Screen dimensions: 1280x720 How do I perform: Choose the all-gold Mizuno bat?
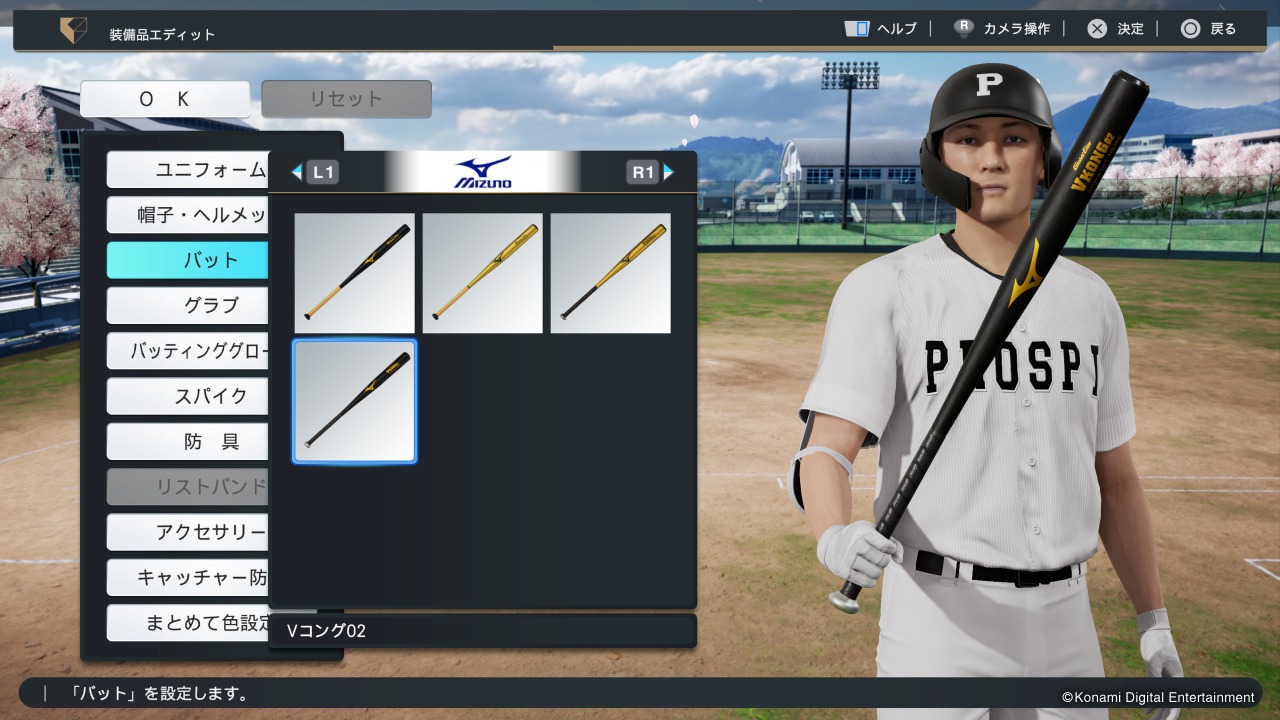pos(482,273)
